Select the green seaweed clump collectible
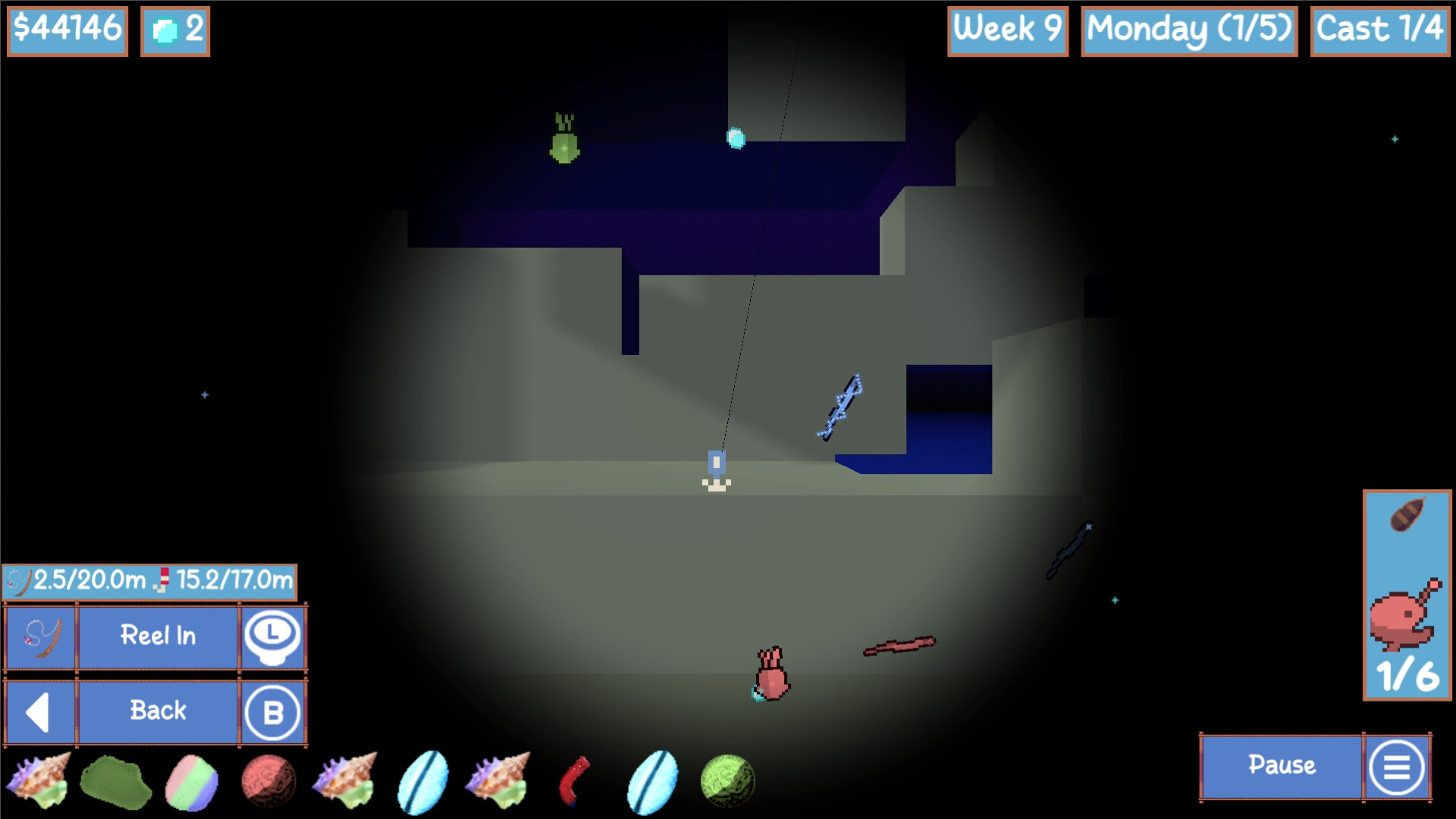Viewport: 1456px width, 819px height. tap(118, 781)
